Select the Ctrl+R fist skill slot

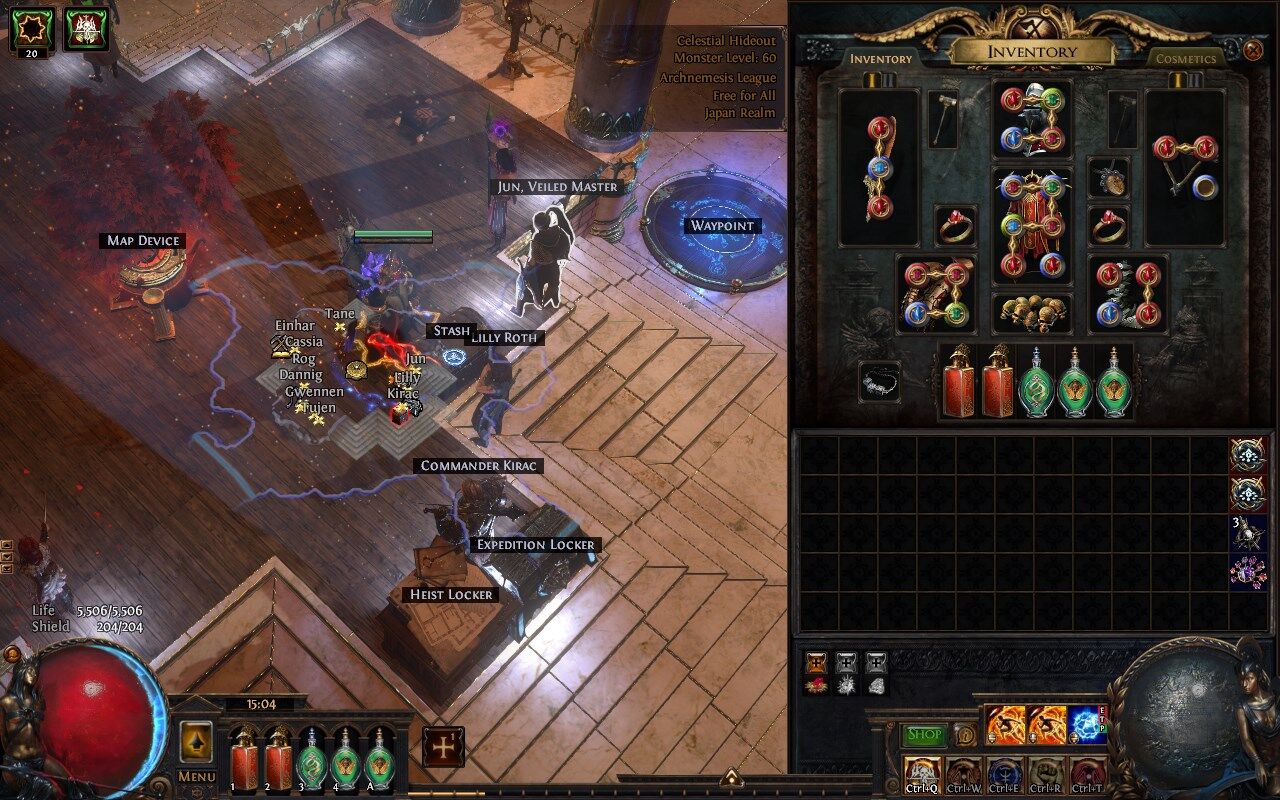pos(1045,773)
